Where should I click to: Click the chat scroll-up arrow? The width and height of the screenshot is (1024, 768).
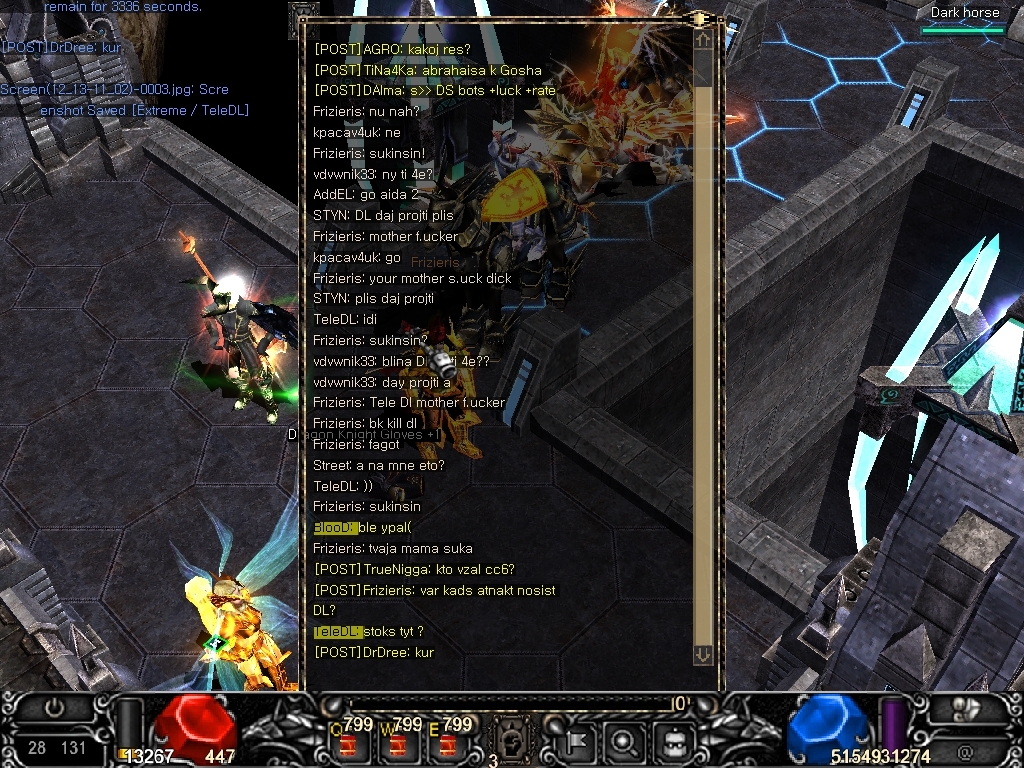click(x=703, y=40)
